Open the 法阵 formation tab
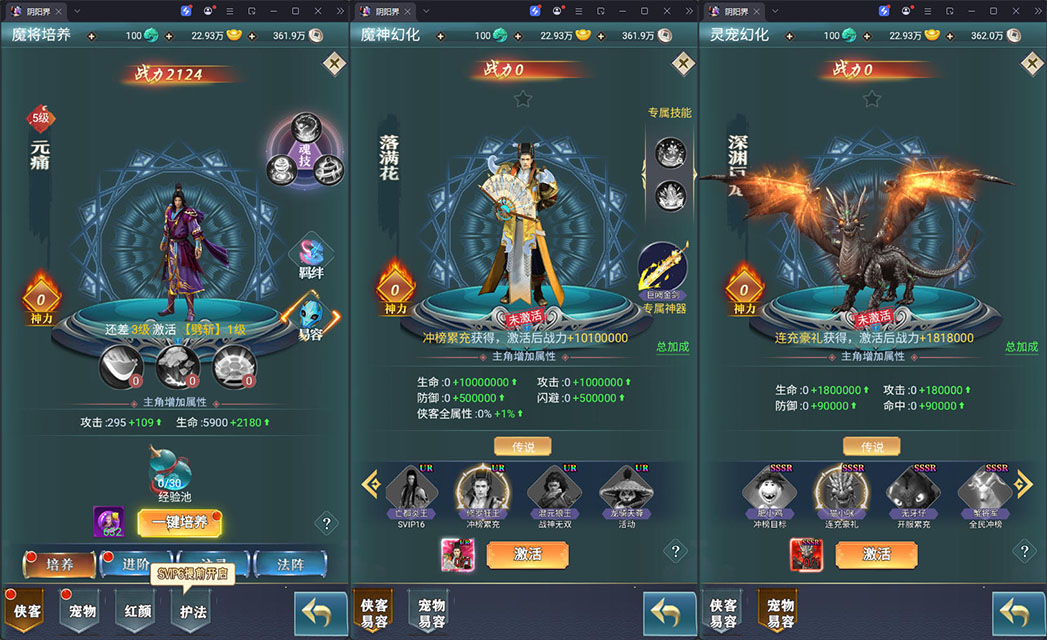1047x640 pixels. tap(290, 565)
